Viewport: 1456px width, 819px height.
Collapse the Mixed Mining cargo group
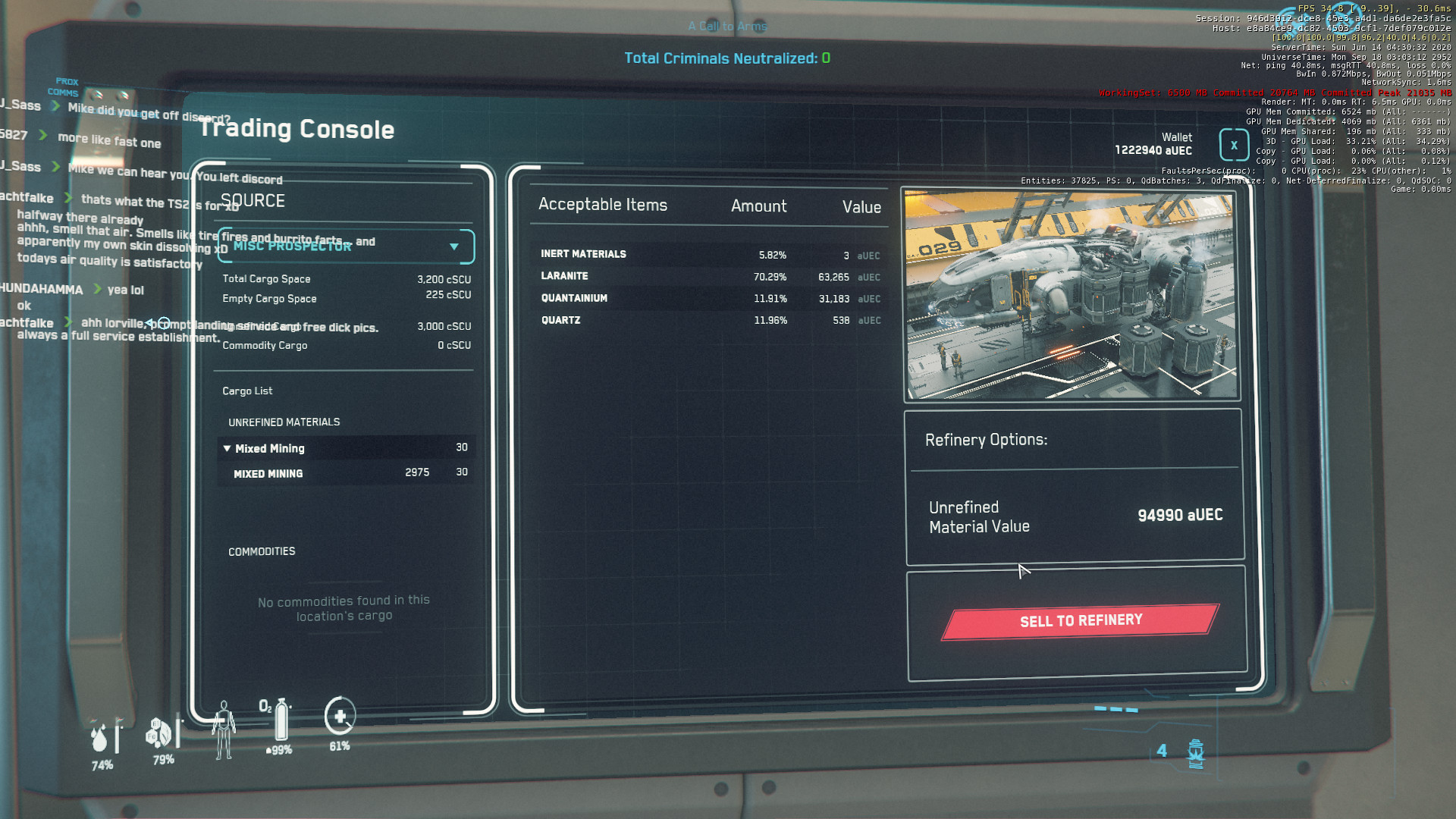pos(227,449)
